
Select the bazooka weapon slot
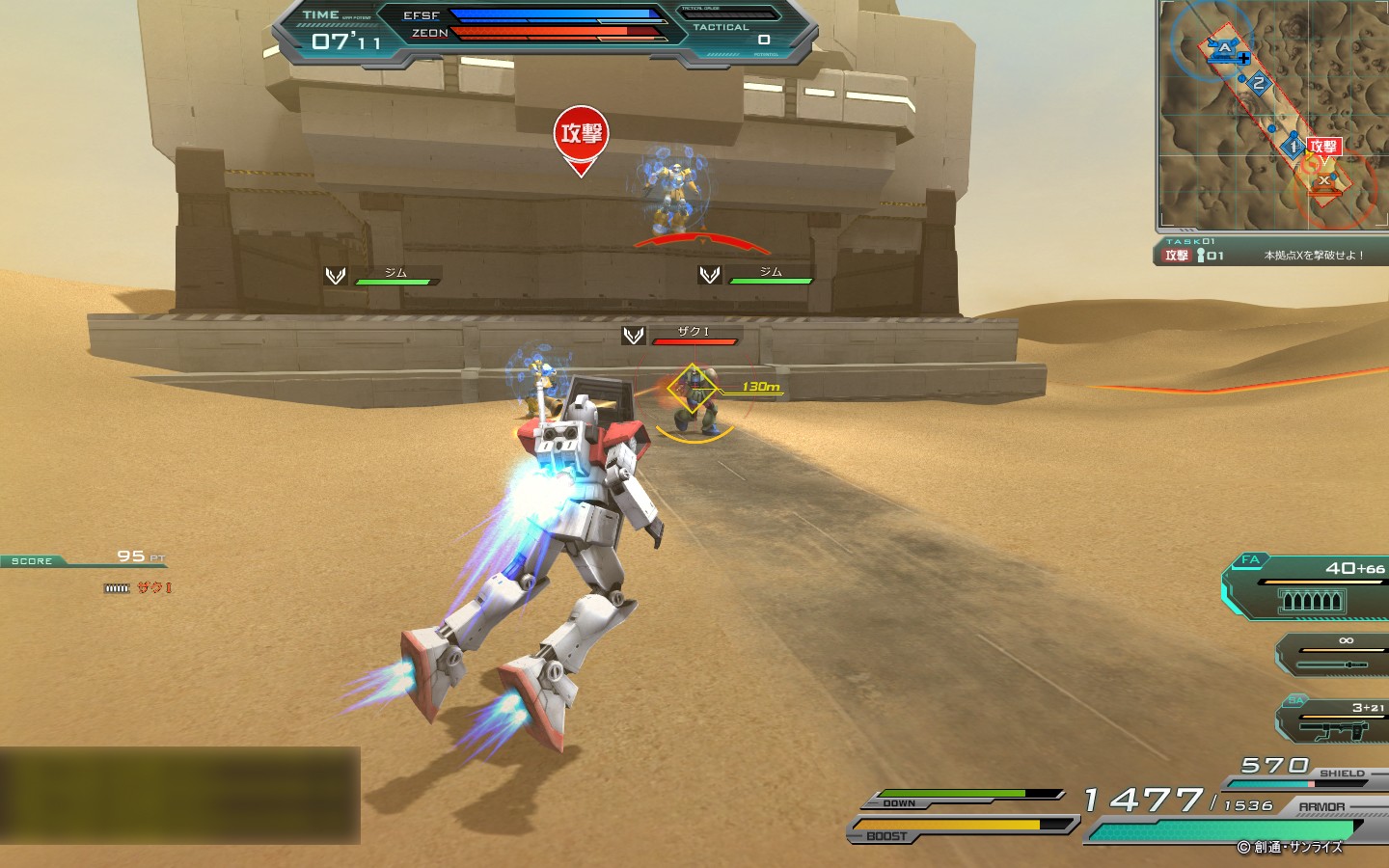[1336, 722]
